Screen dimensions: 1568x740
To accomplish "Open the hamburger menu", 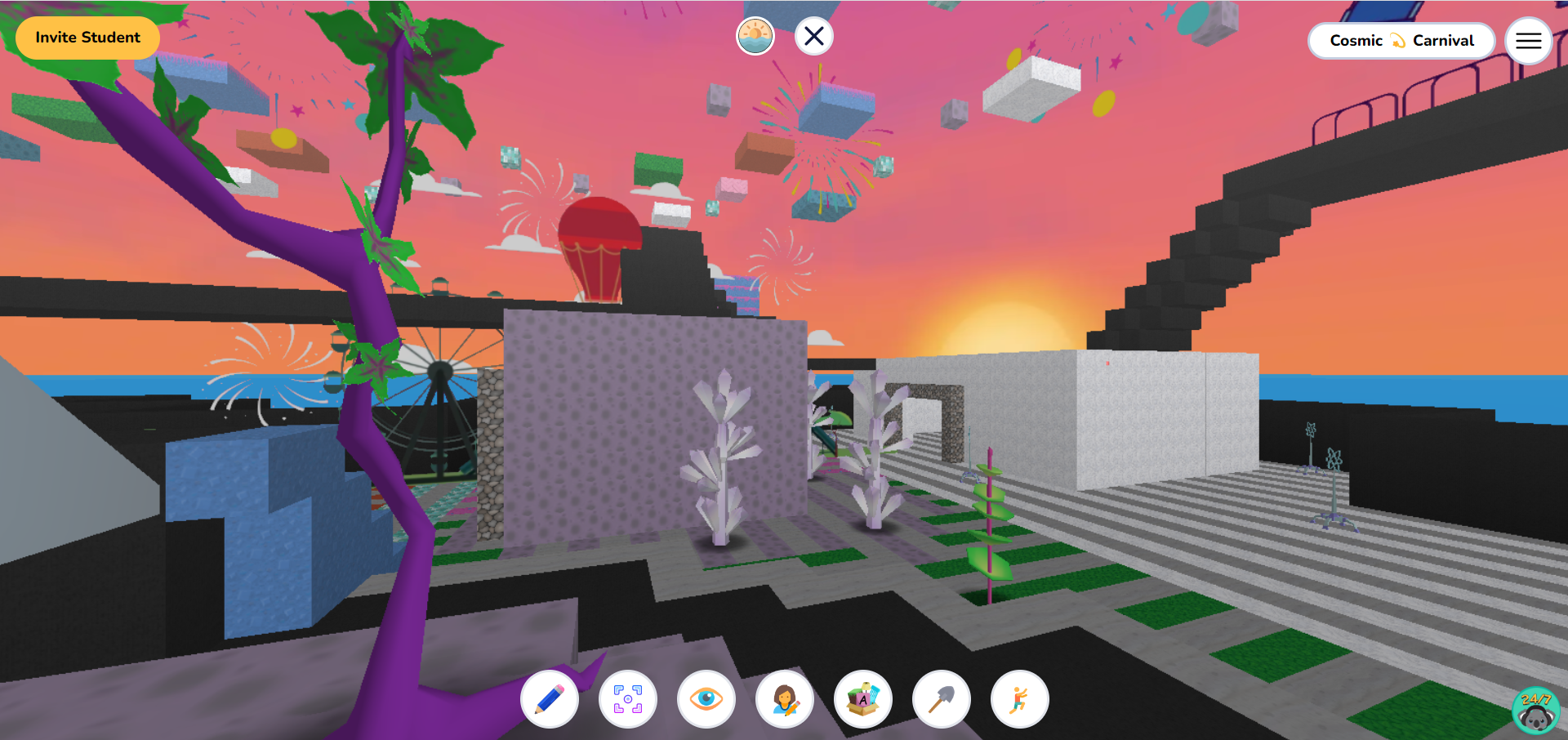I will click(x=1528, y=41).
